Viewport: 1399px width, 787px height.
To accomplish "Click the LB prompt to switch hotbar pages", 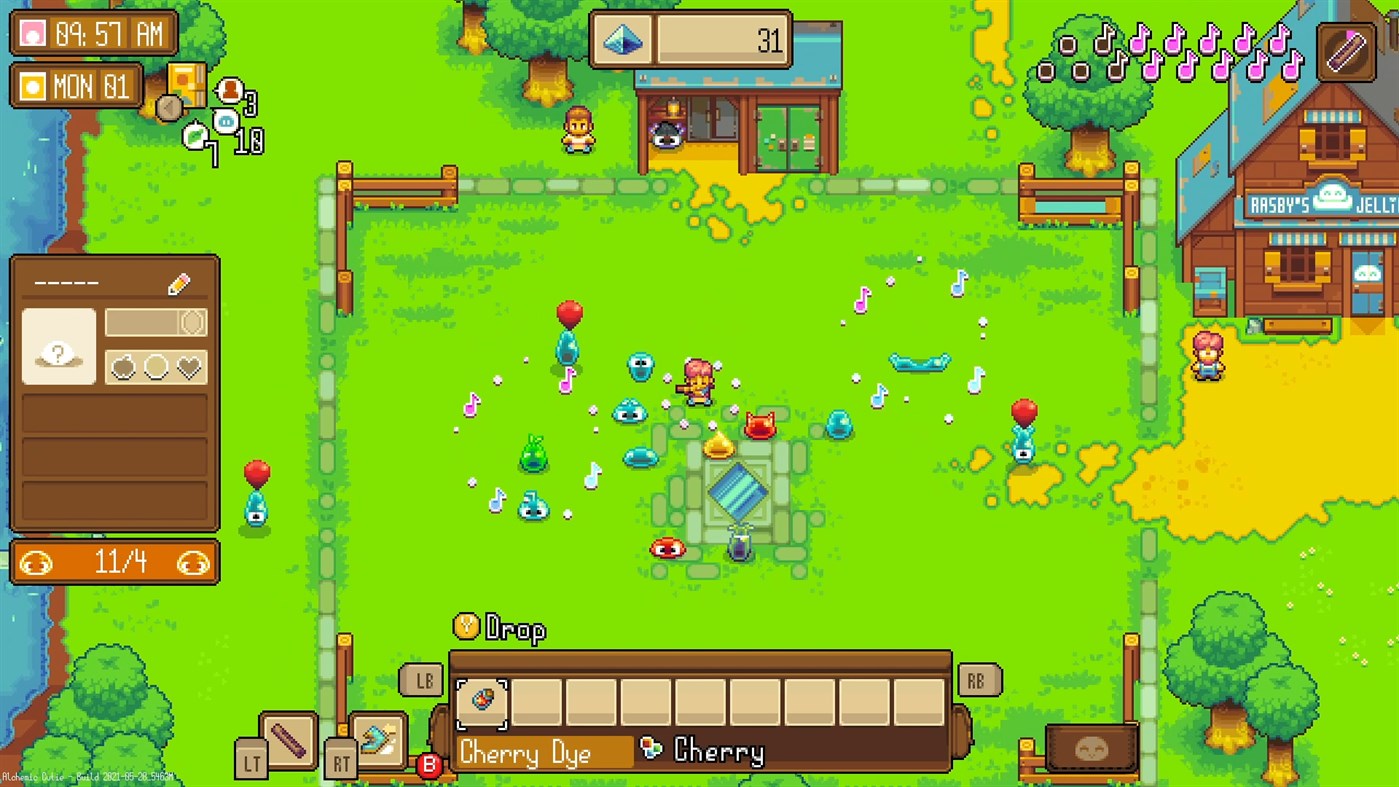I will coord(423,681).
